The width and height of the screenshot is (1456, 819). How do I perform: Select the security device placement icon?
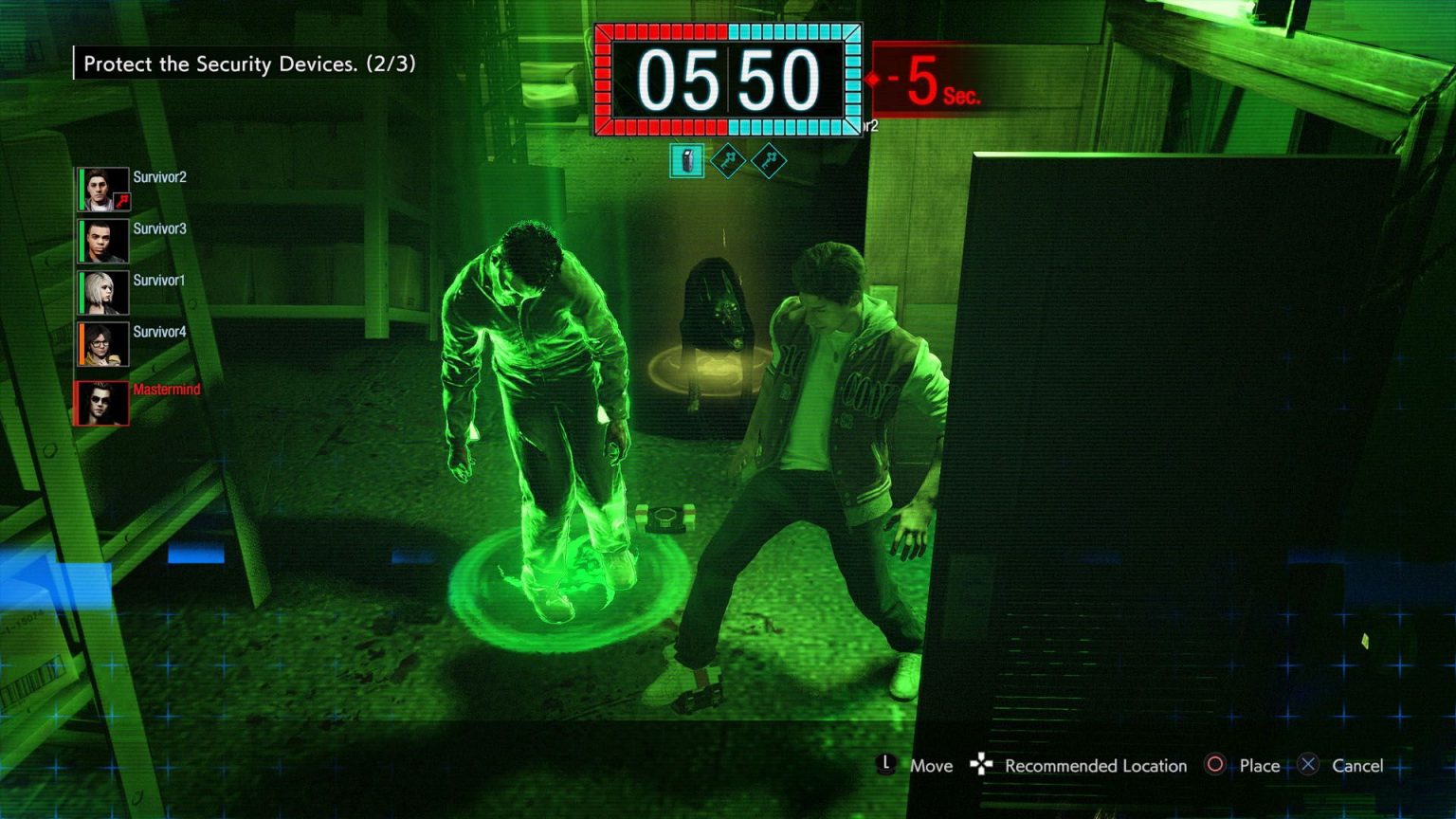point(688,161)
